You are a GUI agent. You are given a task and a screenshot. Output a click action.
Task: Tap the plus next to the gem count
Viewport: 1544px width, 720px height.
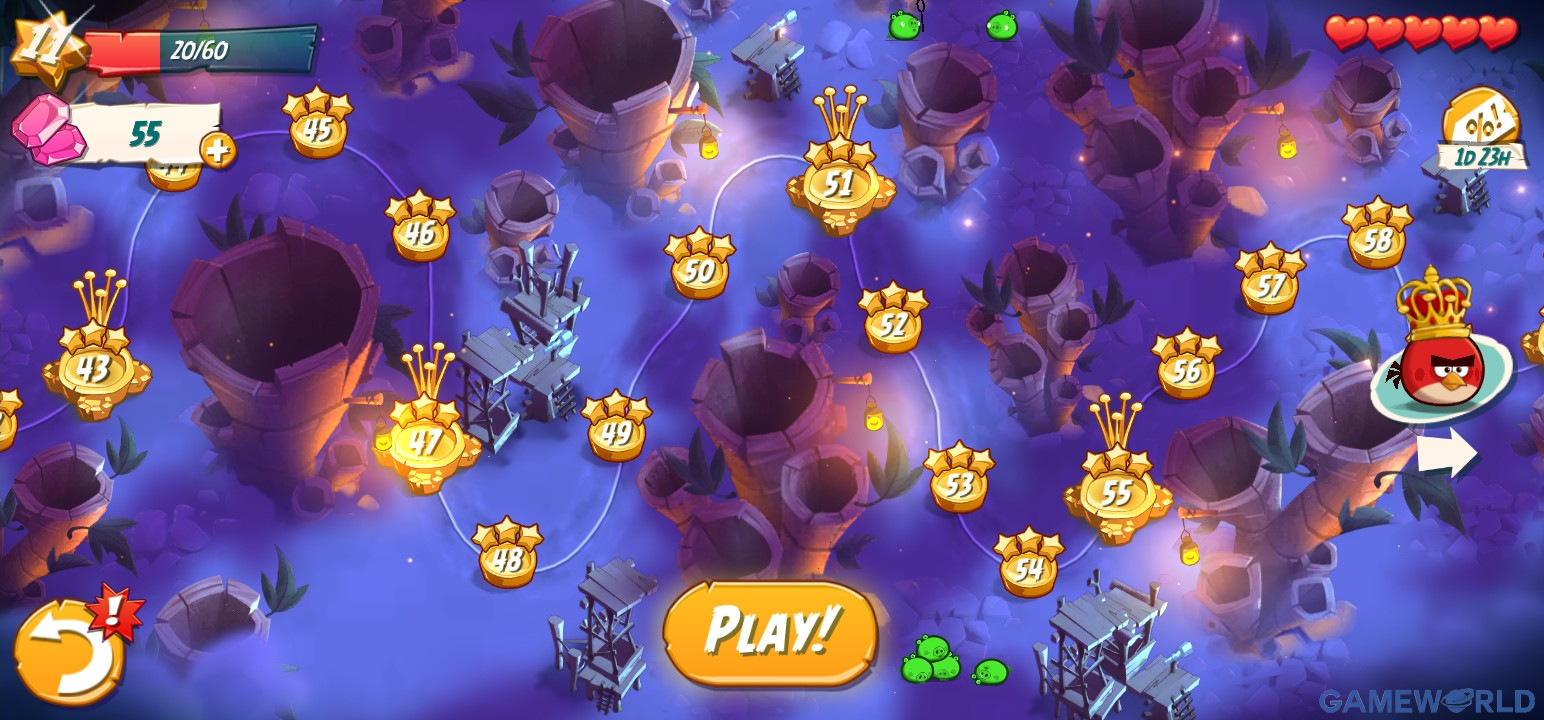(x=217, y=152)
